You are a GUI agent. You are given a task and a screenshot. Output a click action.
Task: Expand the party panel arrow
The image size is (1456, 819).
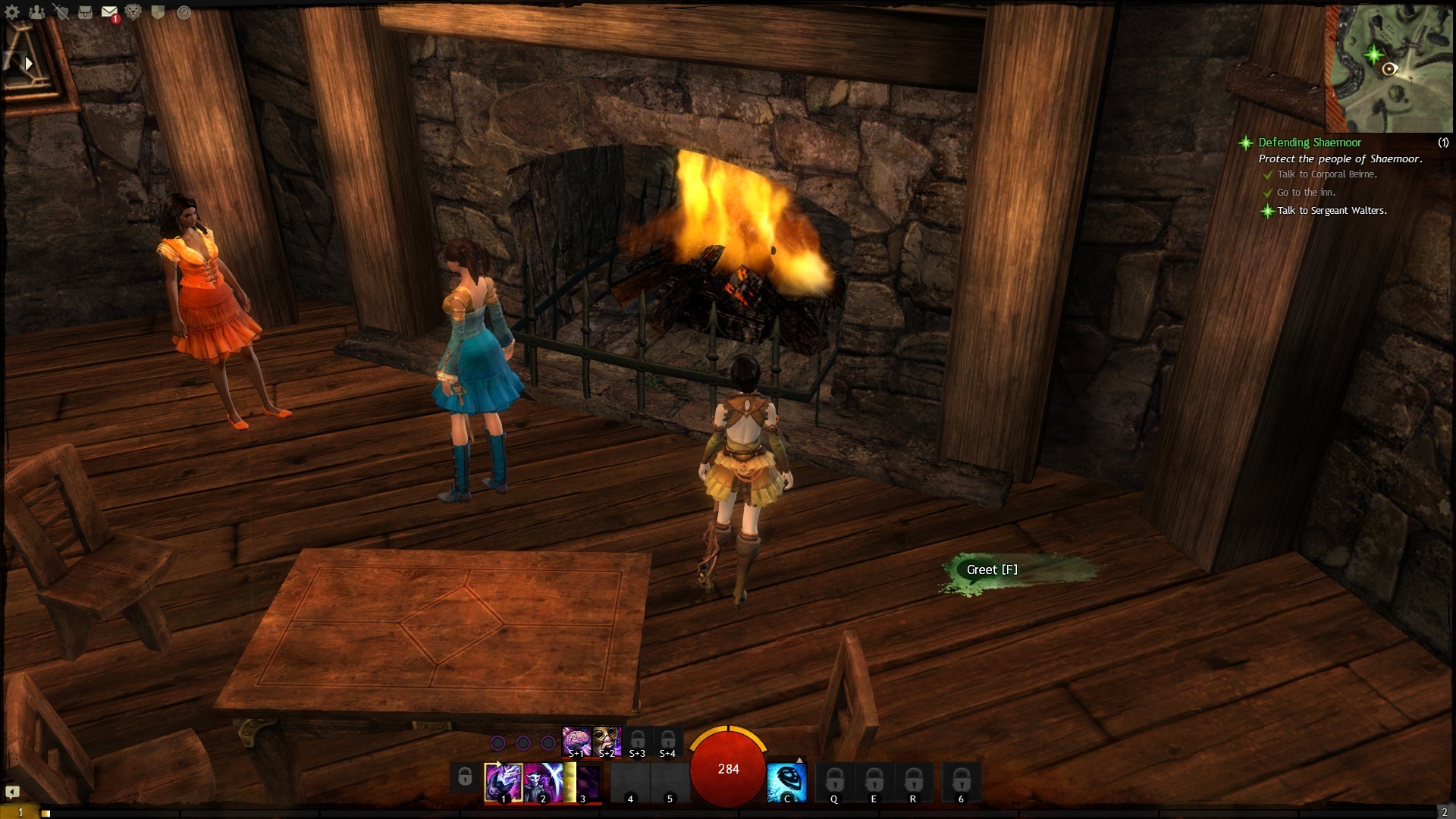coord(29,64)
